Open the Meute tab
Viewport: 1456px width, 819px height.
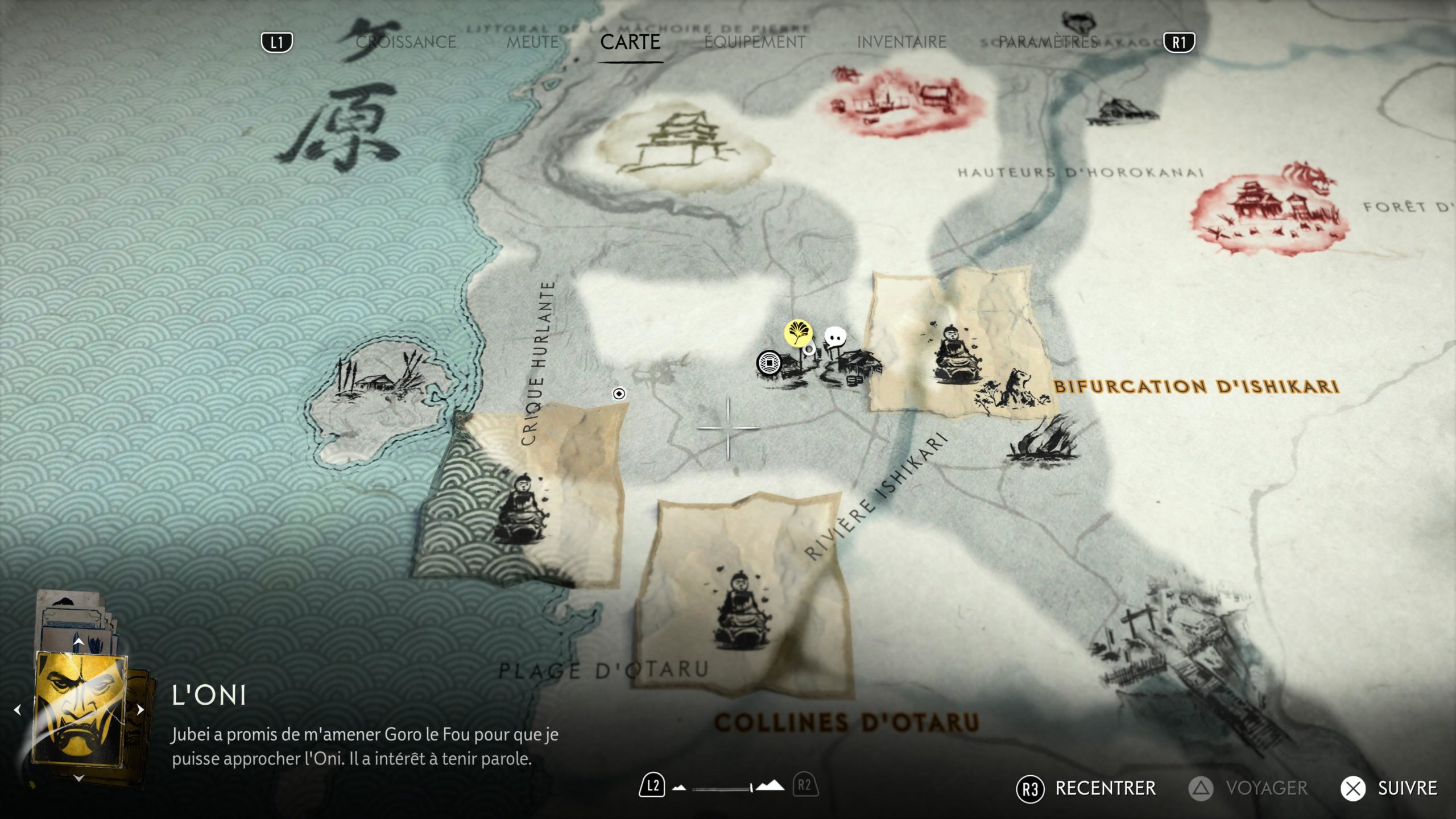click(x=532, y=42)
